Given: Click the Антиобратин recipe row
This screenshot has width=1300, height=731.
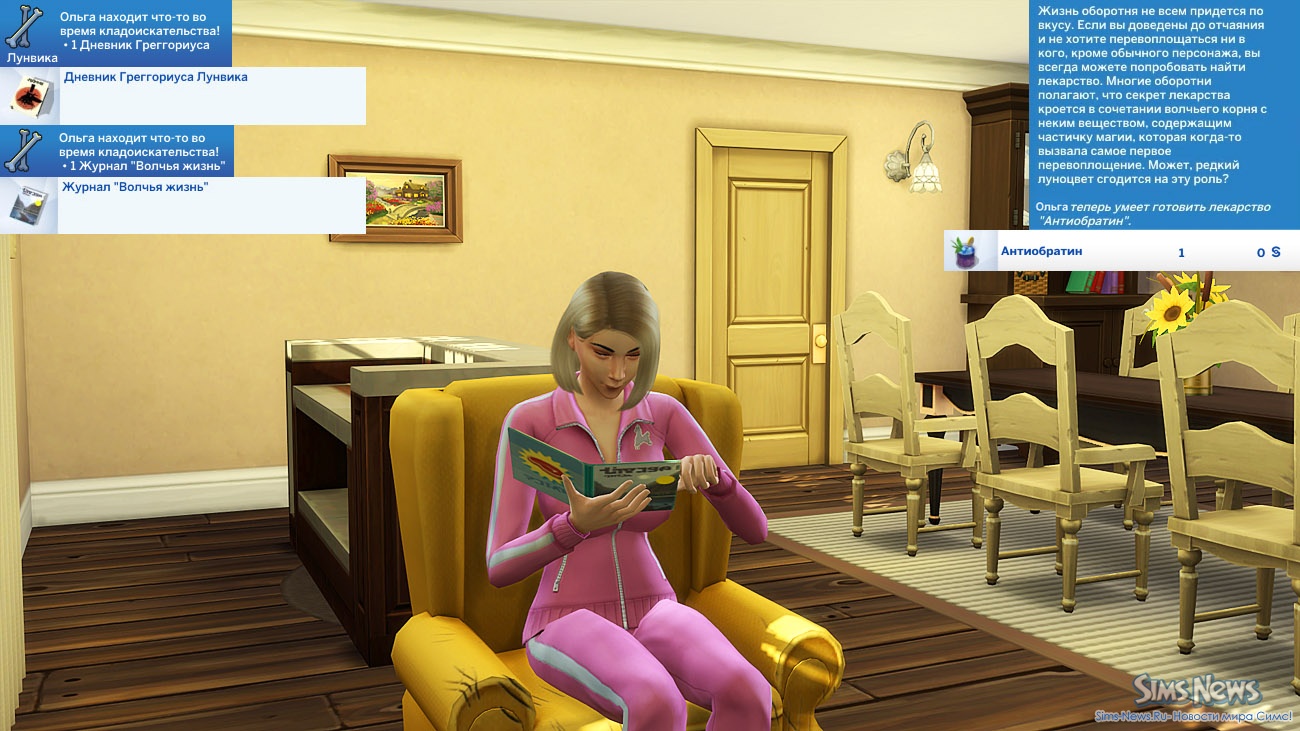Looking at the screenshot, I should pyautogui.click(x=1121, y=251).
